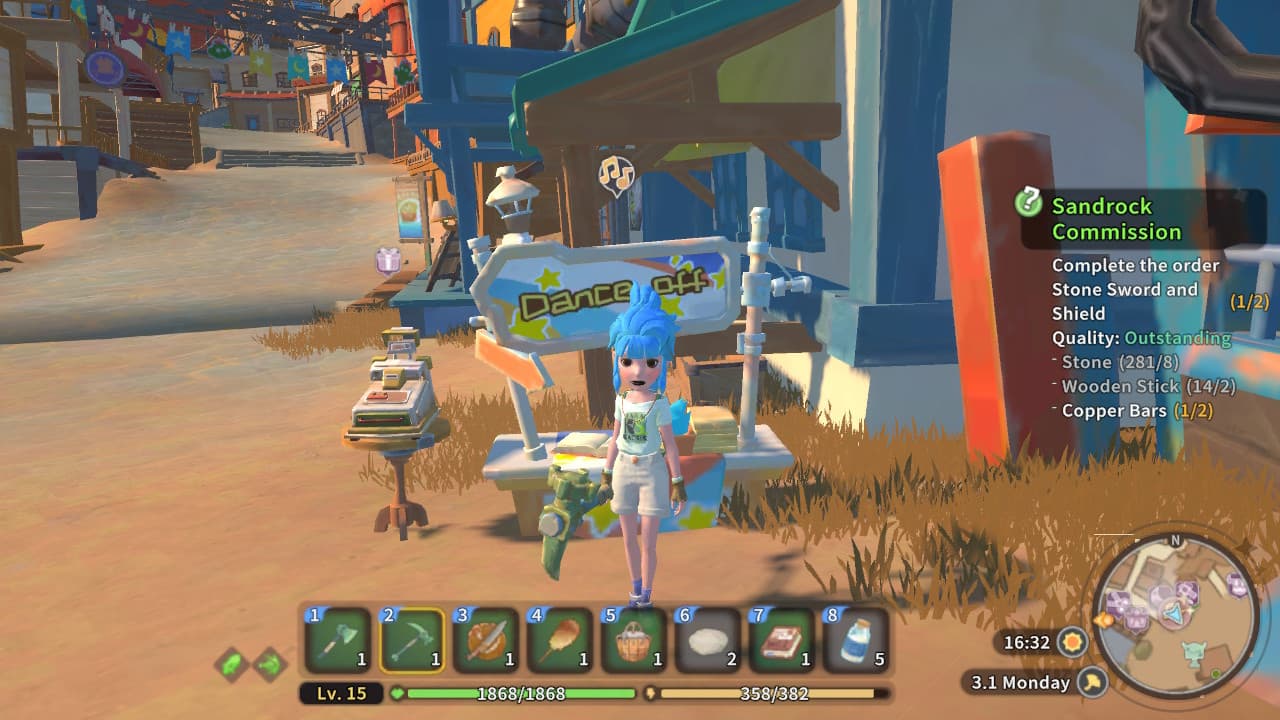Pick the white stone item in slot 6

[x=708, y=640]
